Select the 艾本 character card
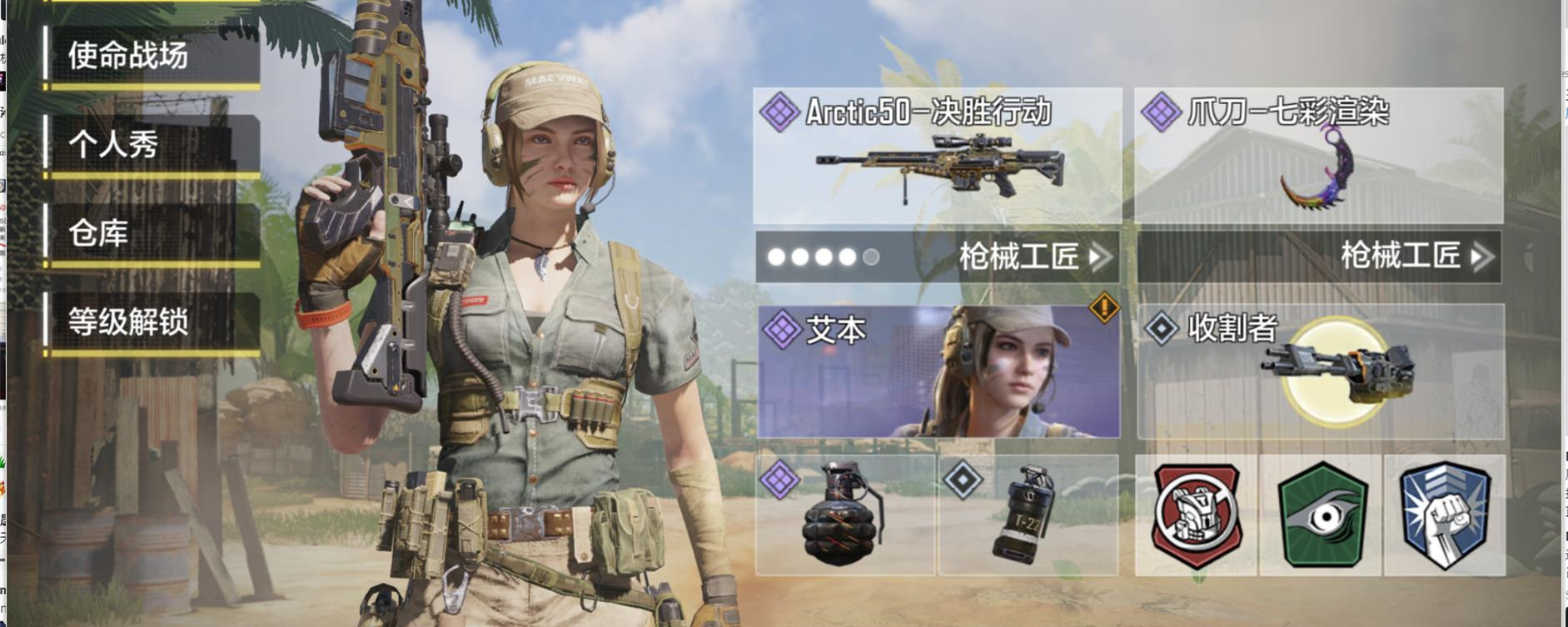This screenshot has width=1568, height=627. click(938, 371)
